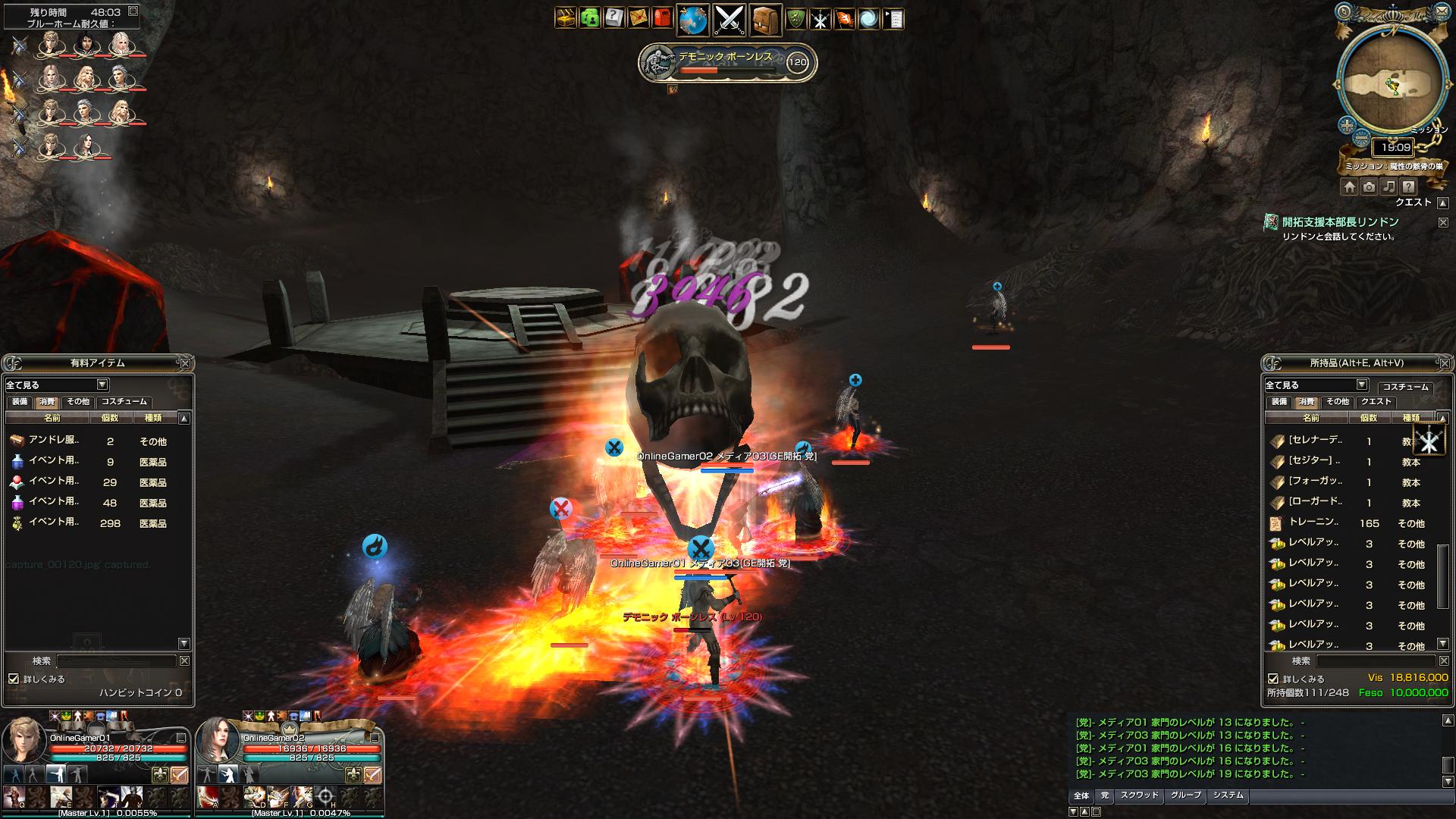Viewport: 1456px width, 819px height.
Task: Close the 有料アイテム window
Action: tap(185, 363)
